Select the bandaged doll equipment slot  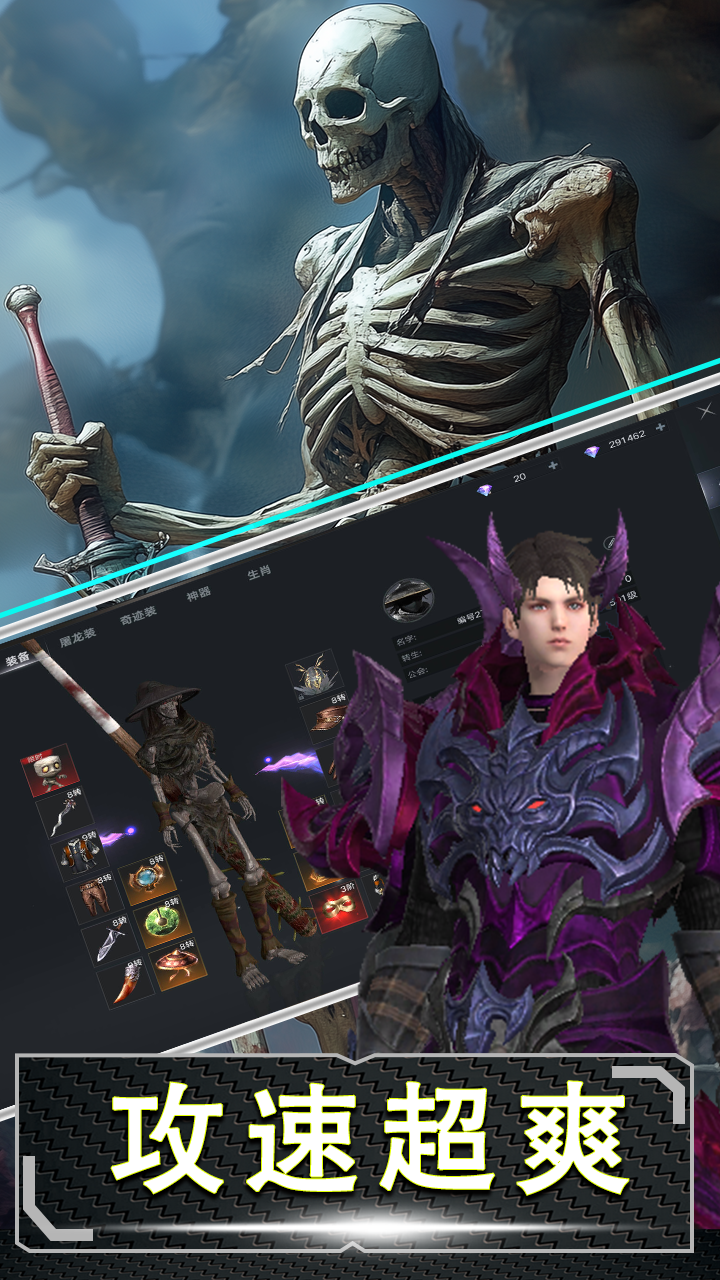[x=46, y=770]
